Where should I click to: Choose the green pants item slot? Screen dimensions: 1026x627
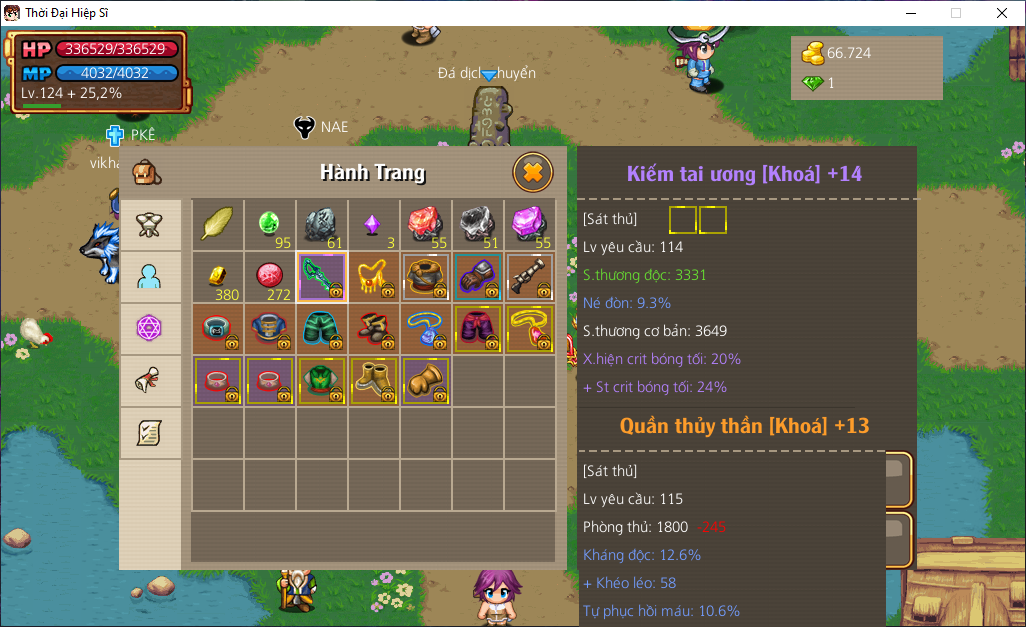[x=322, y=329]
